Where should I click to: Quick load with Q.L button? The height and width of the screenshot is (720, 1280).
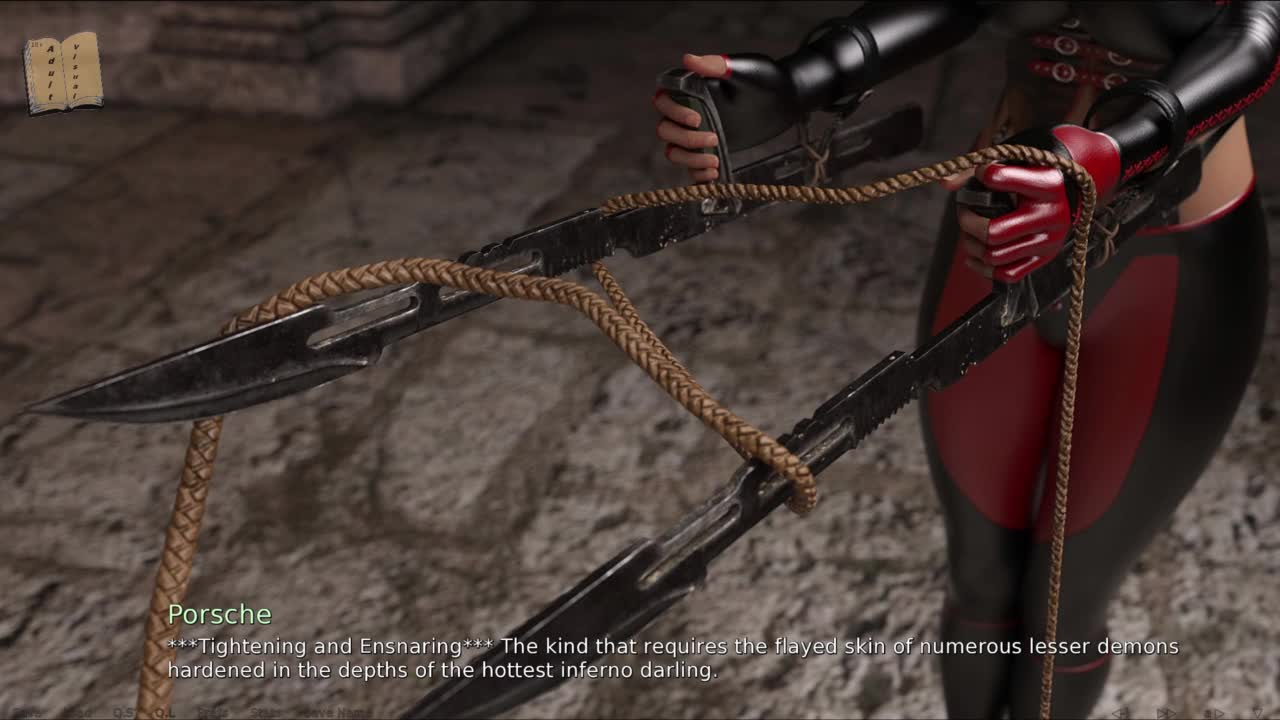(x=165, y=713)
